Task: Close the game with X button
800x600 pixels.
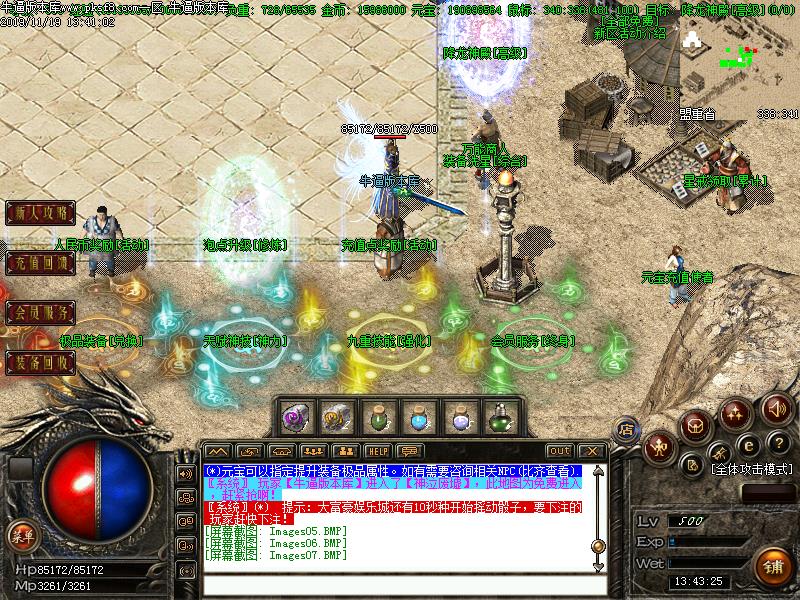Action: click(591, 451)
